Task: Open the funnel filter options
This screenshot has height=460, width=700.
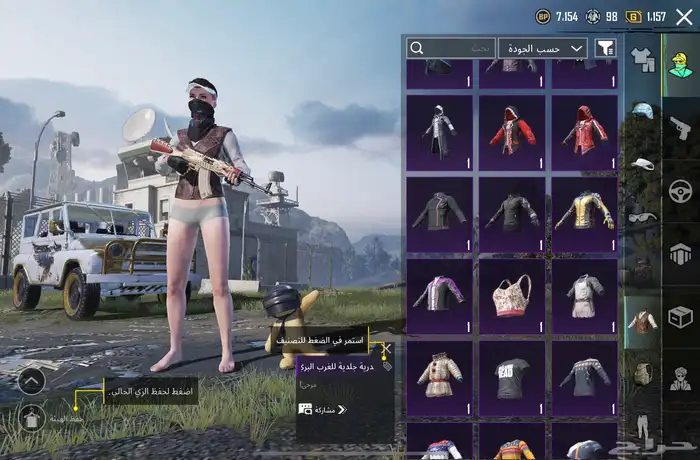Action: (605, 48)
